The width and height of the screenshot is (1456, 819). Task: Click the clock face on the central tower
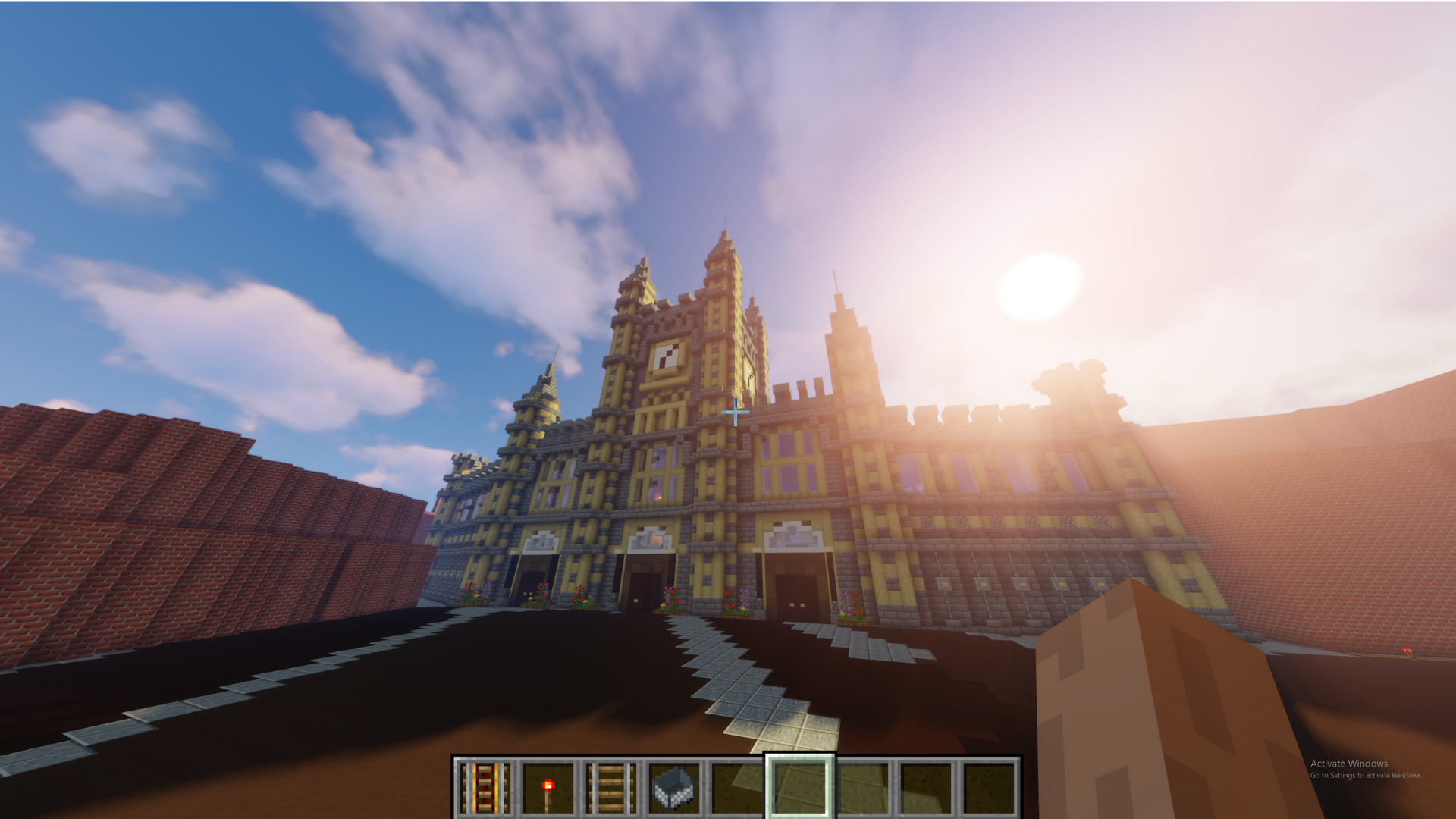point(667,356)
